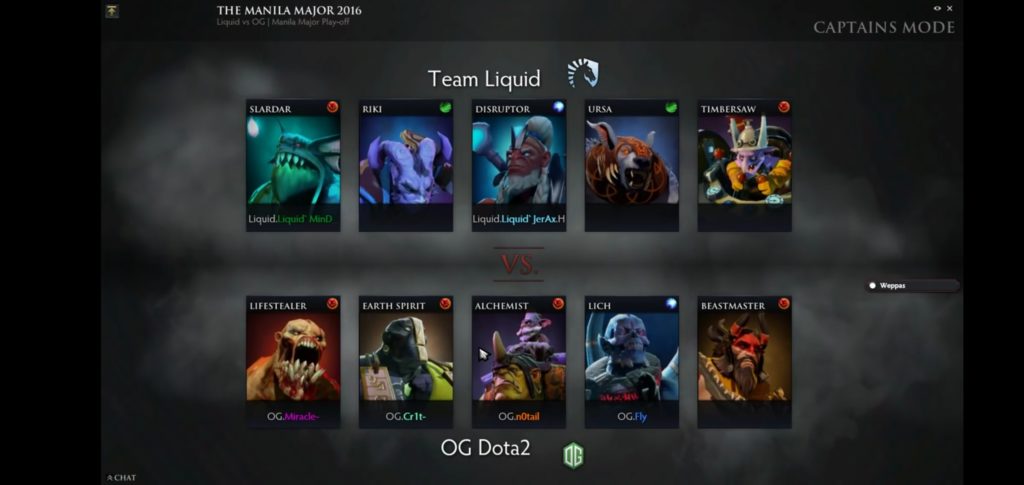Select the Slardar hero card
Viewport: 1024px width, 485px height.
click(x=293, y=161)
